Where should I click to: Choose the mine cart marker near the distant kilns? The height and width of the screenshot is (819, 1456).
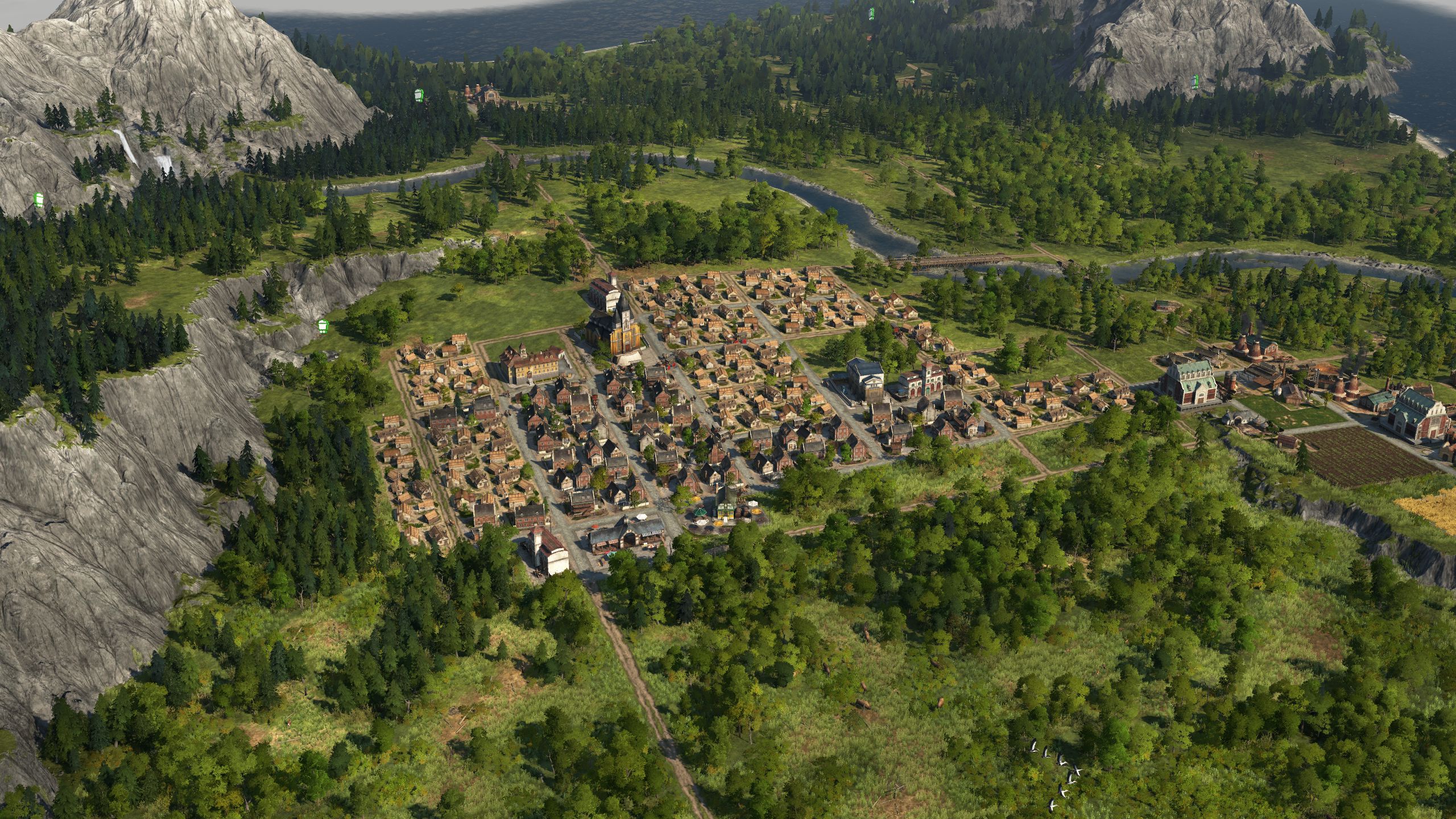pyautogui.click(x=420, y=94)
